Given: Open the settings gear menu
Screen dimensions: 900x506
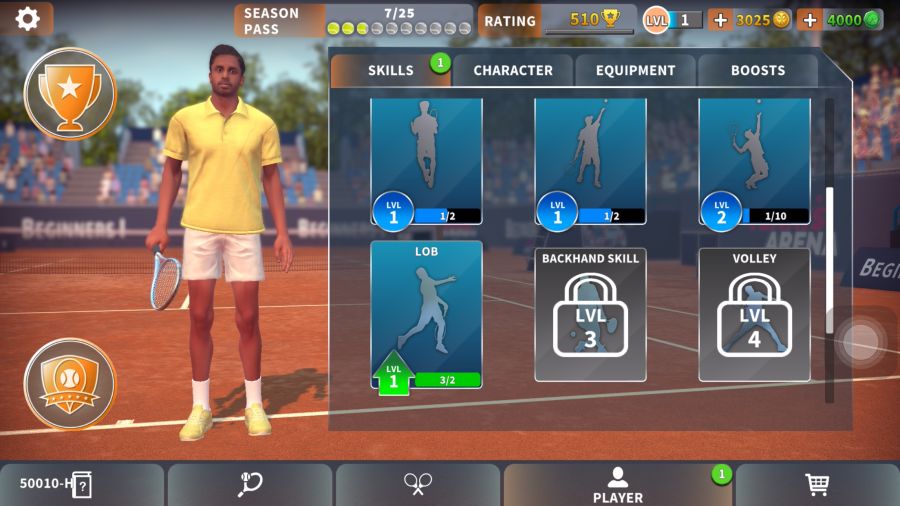Looking at the screenshot, I should [x=27, y=18].
